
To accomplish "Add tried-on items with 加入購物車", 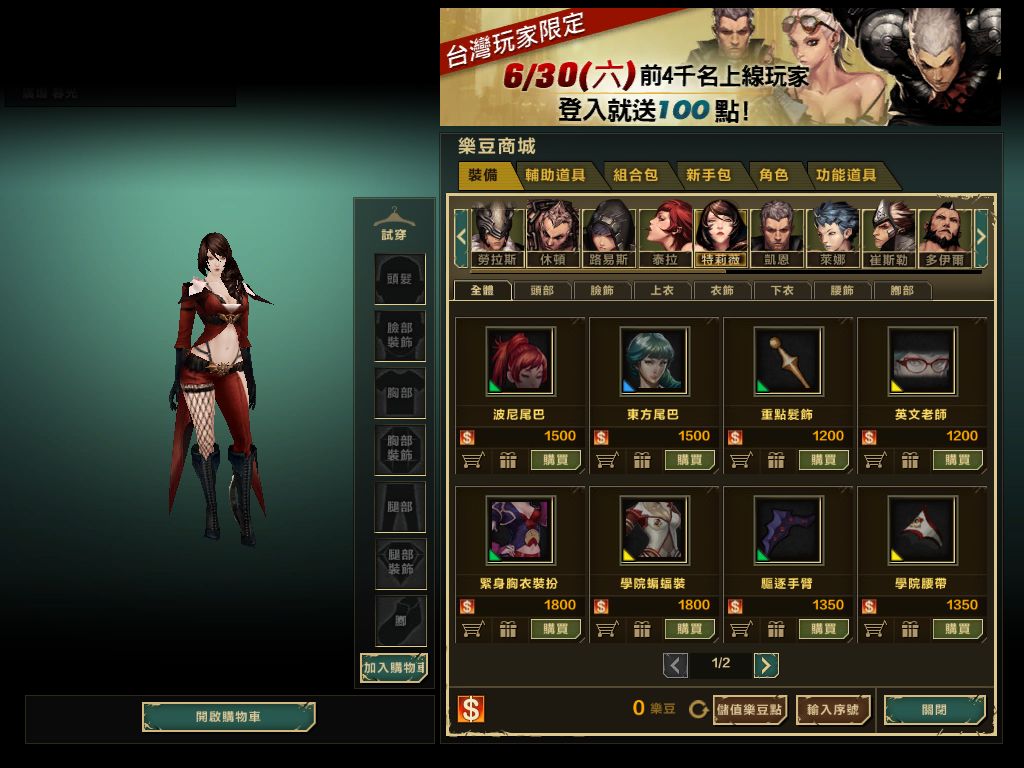I will (x=394, y=667).
